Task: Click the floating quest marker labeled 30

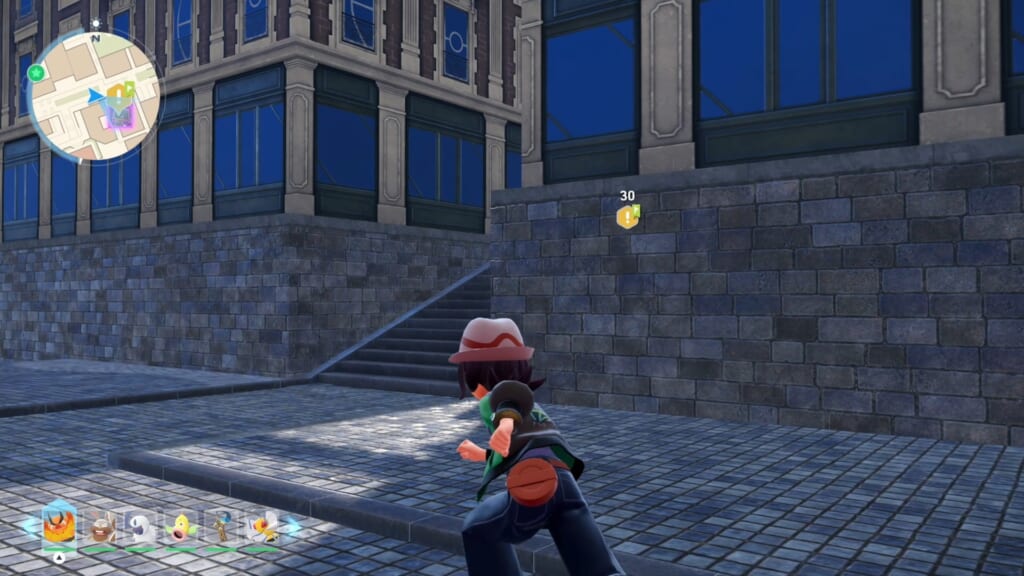Action: pyautogui.click(x=627, y=217)
